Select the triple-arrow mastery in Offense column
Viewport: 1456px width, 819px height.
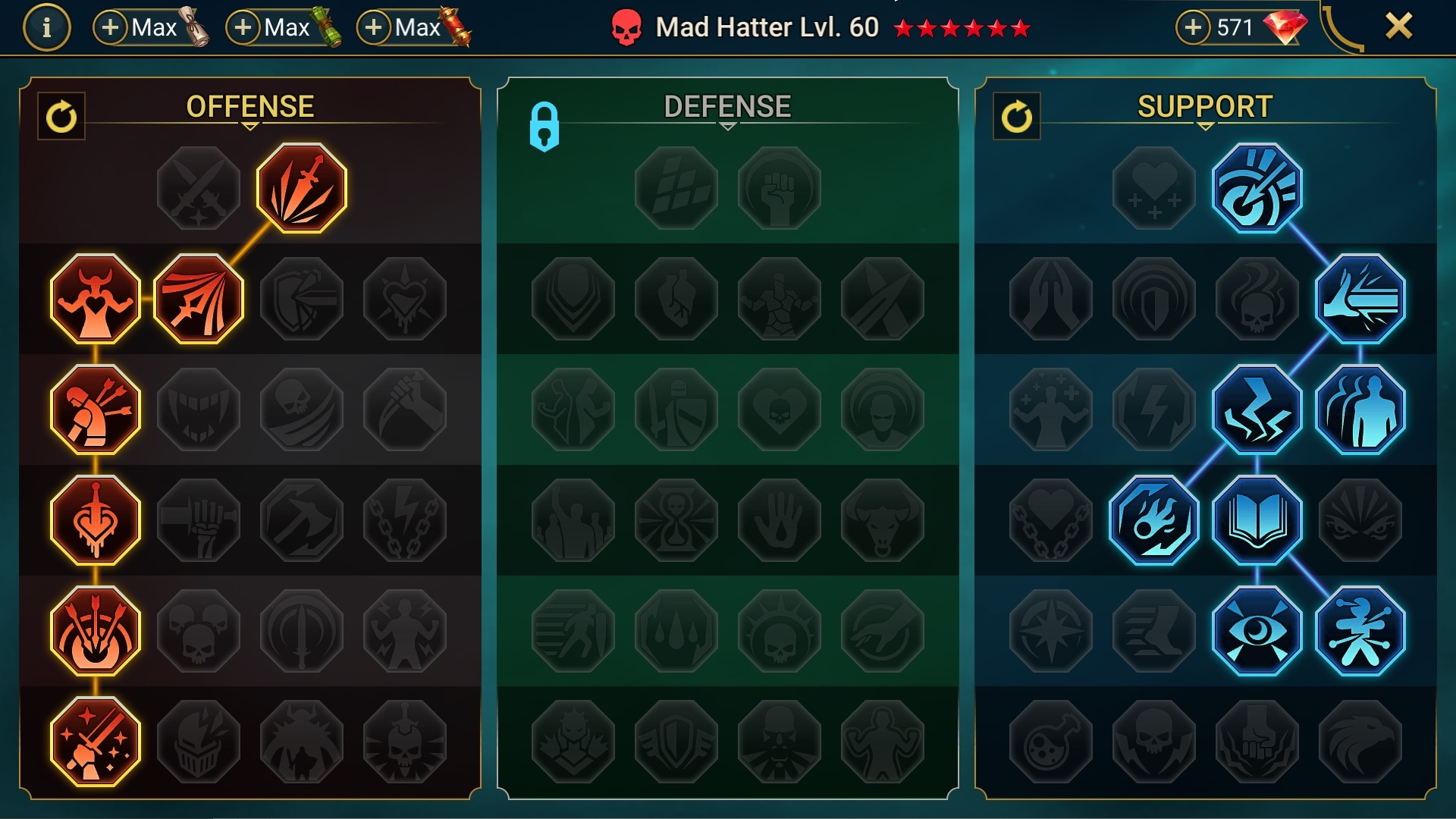[95, 629]
